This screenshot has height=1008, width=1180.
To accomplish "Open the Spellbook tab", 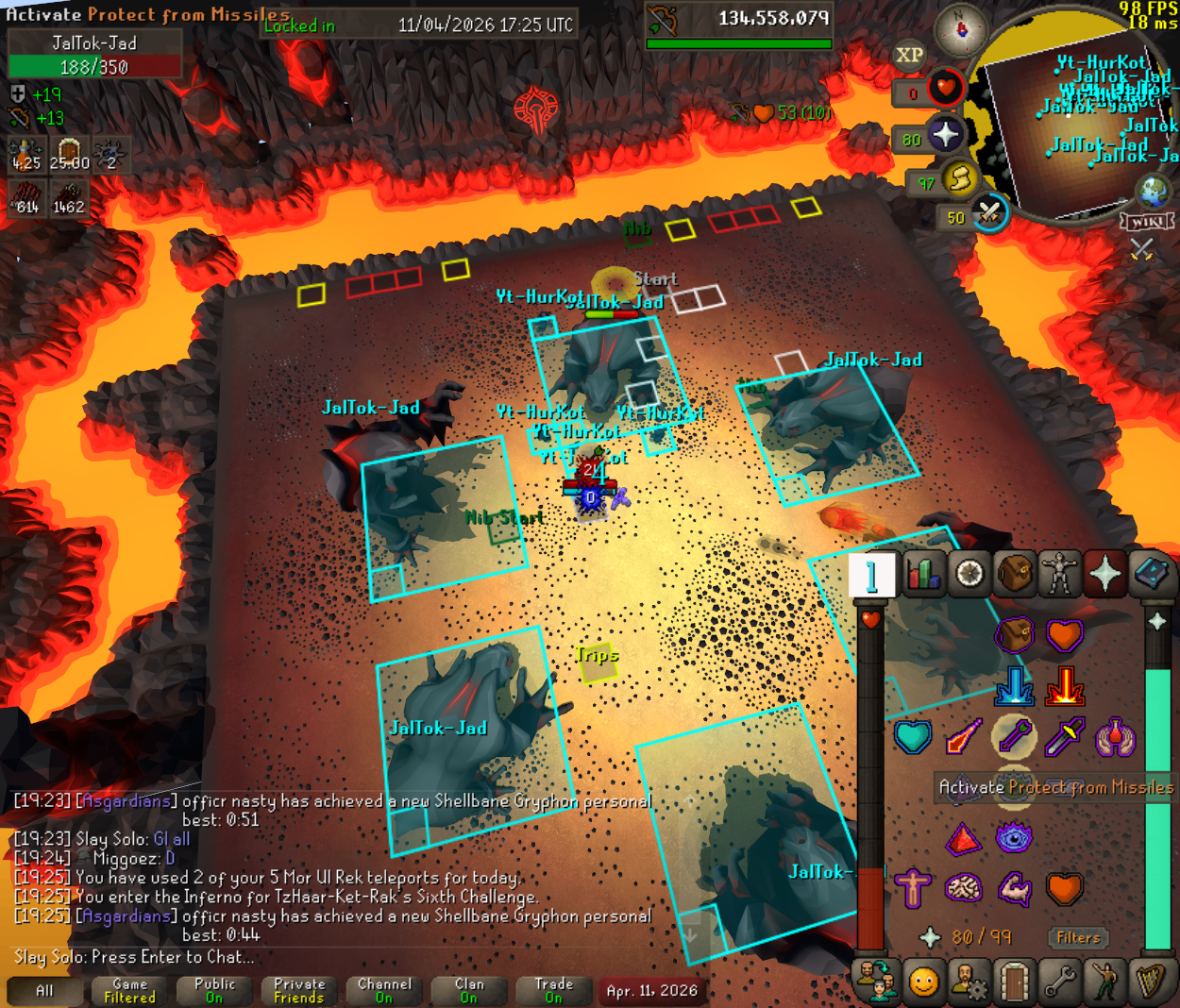I will pyautogui.click(x=1151, y=574).
